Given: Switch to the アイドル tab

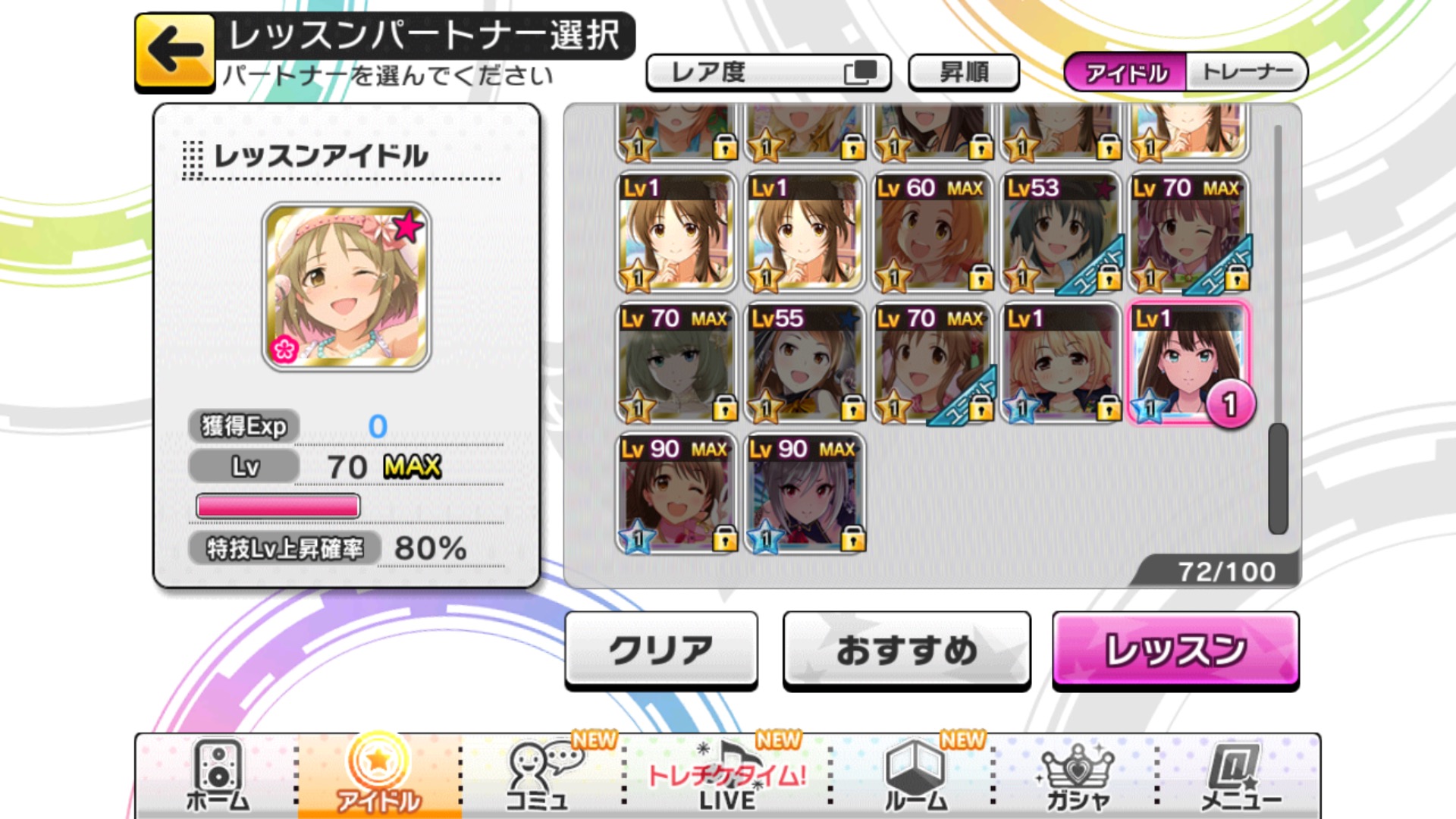Looking at the screenshot, I should (1125, 73).
